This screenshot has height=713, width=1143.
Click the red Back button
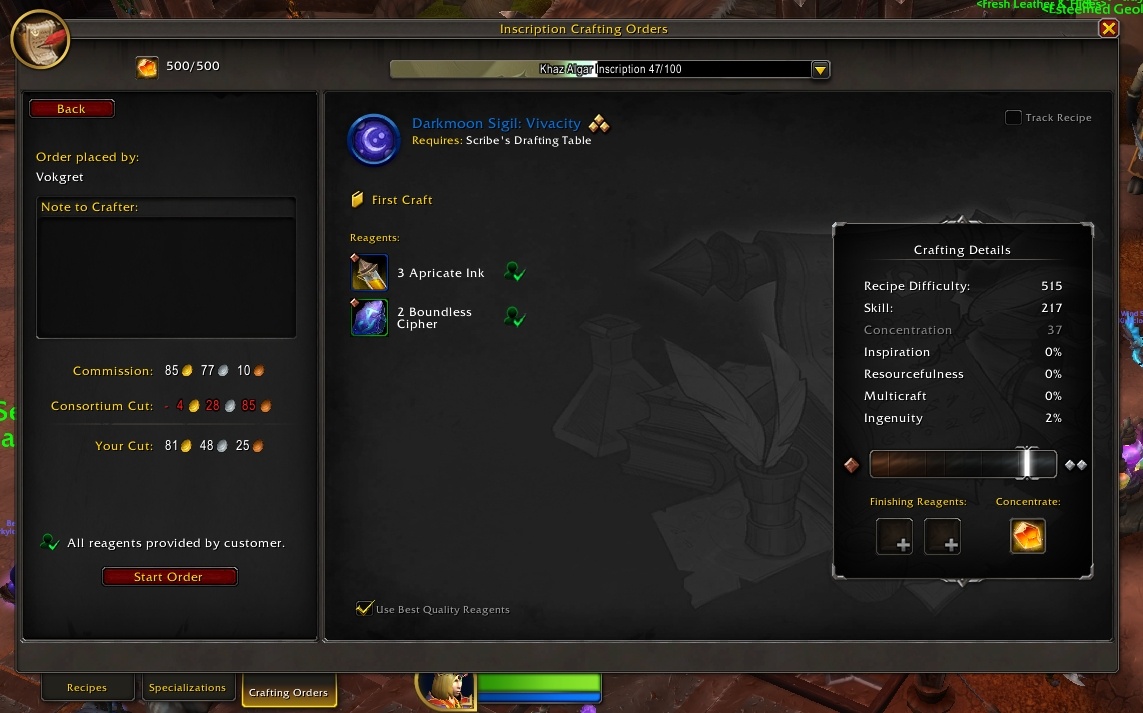coord(72,109)
